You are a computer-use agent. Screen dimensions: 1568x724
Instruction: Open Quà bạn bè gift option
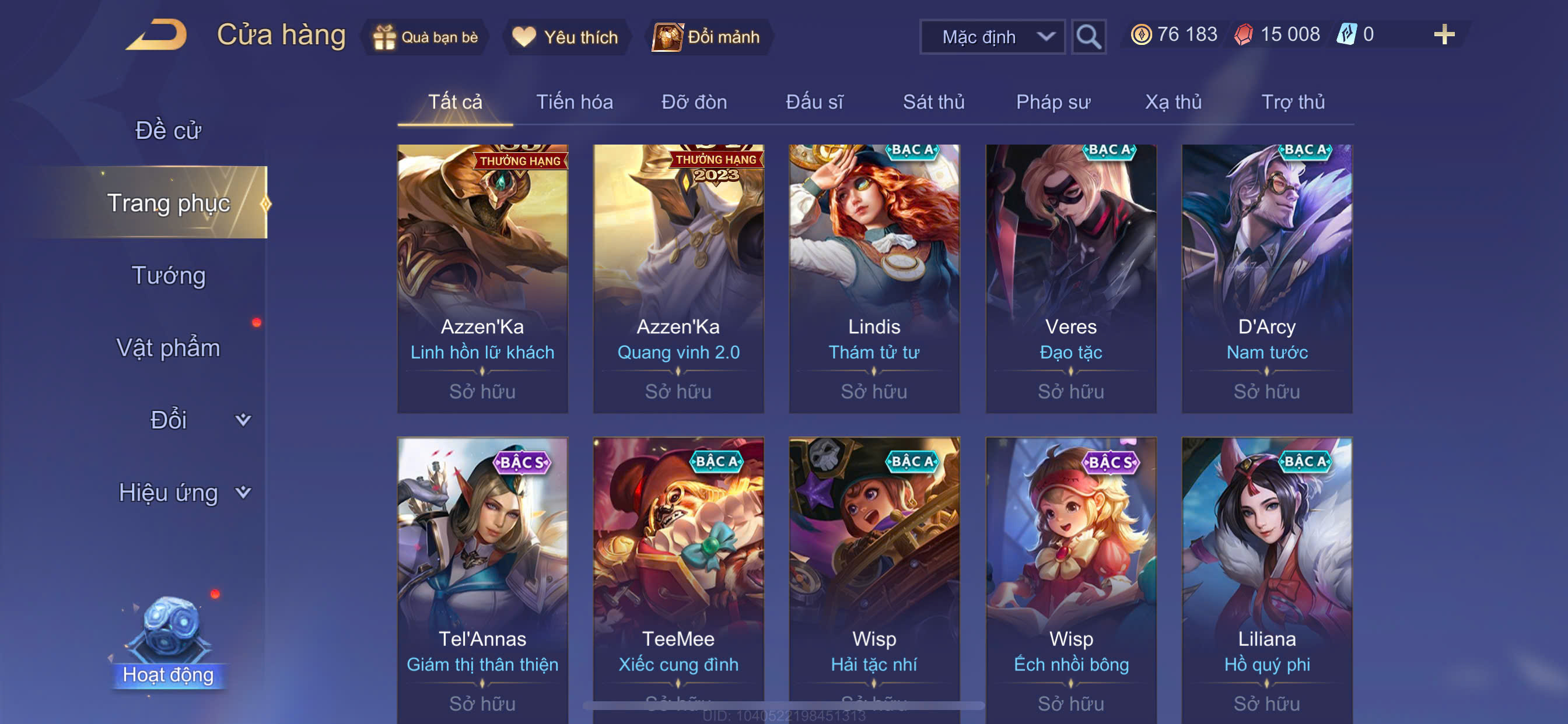(425, 37)
